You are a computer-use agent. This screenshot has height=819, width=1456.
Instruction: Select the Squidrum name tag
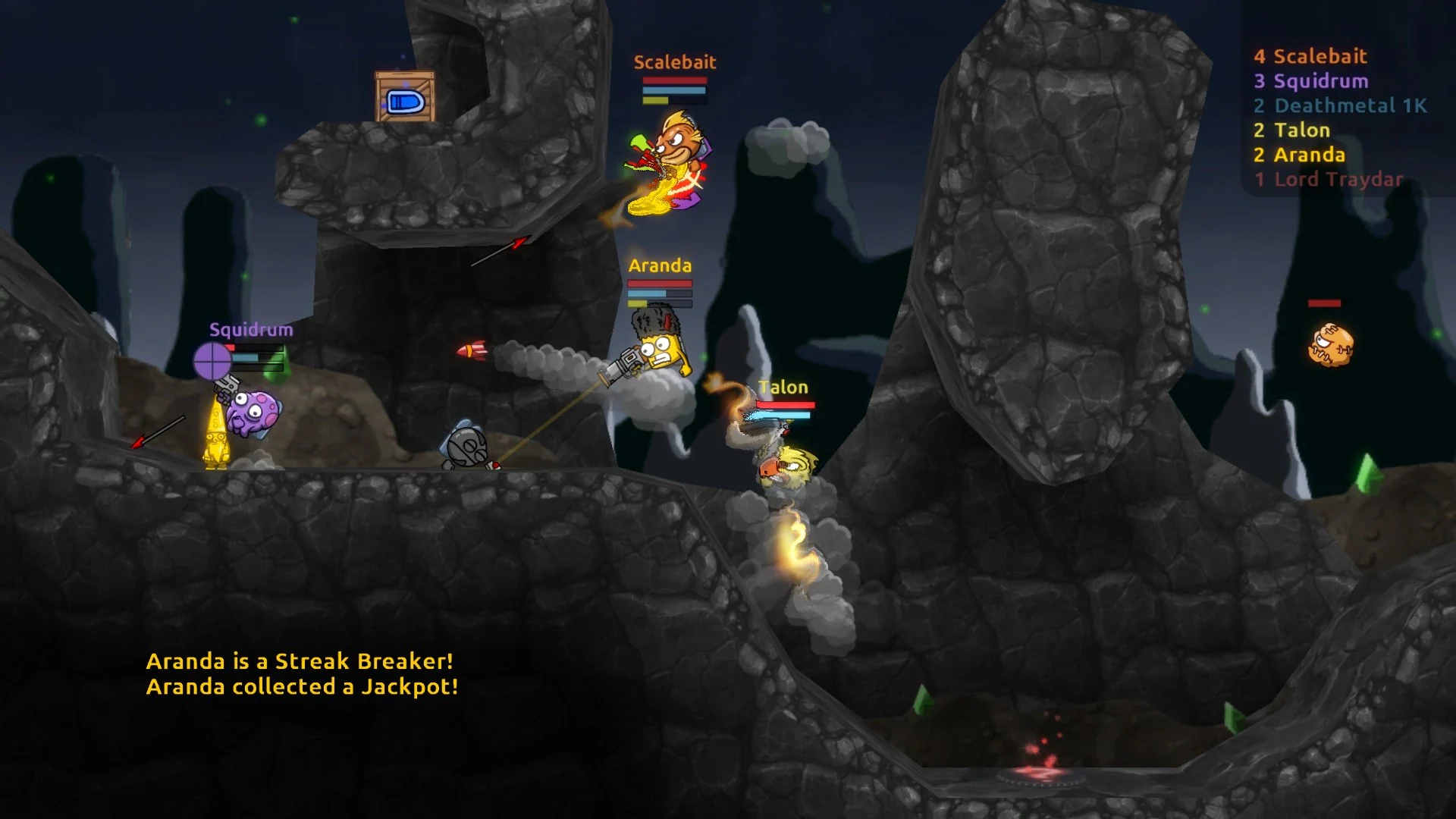(x=250, y=329)
